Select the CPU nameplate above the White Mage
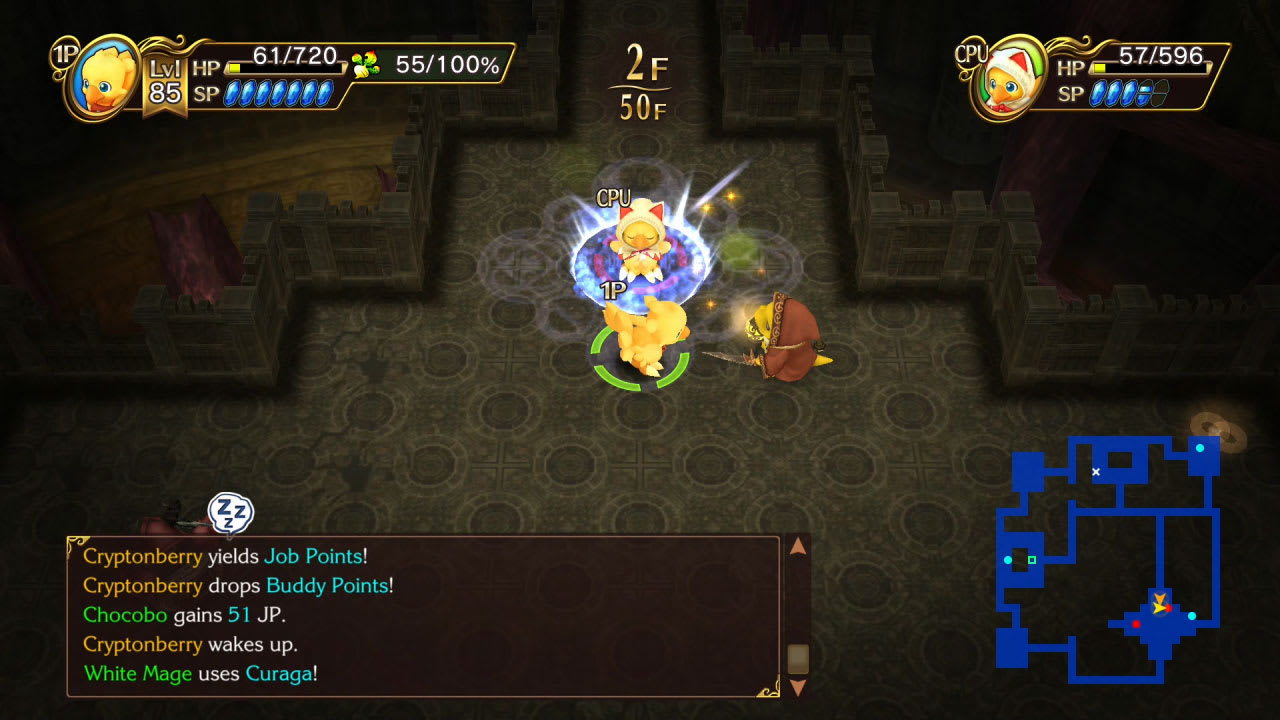Screen dimensions: 1280x720 [x=616, y=197]
